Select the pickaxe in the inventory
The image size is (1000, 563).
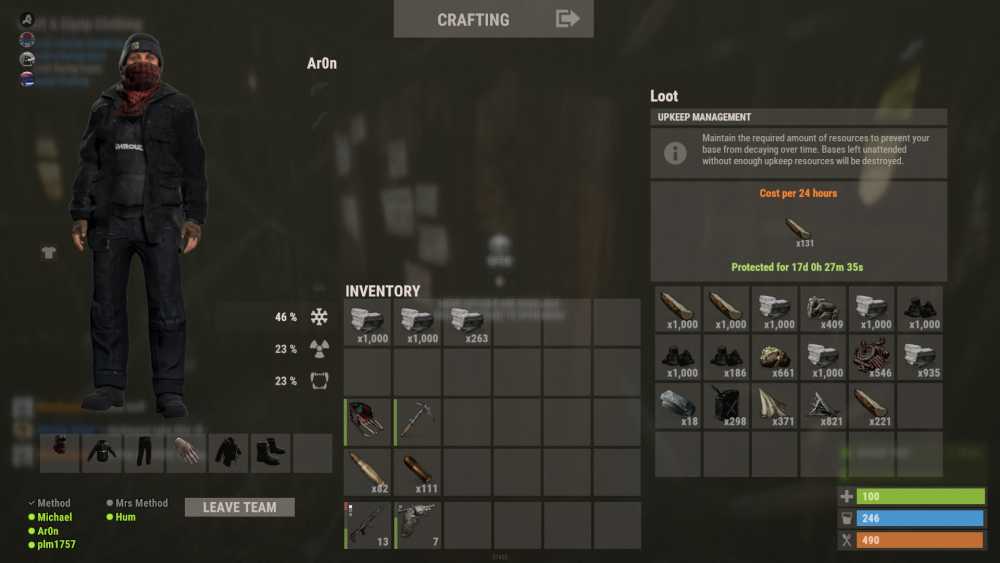(x=419, y=422)
